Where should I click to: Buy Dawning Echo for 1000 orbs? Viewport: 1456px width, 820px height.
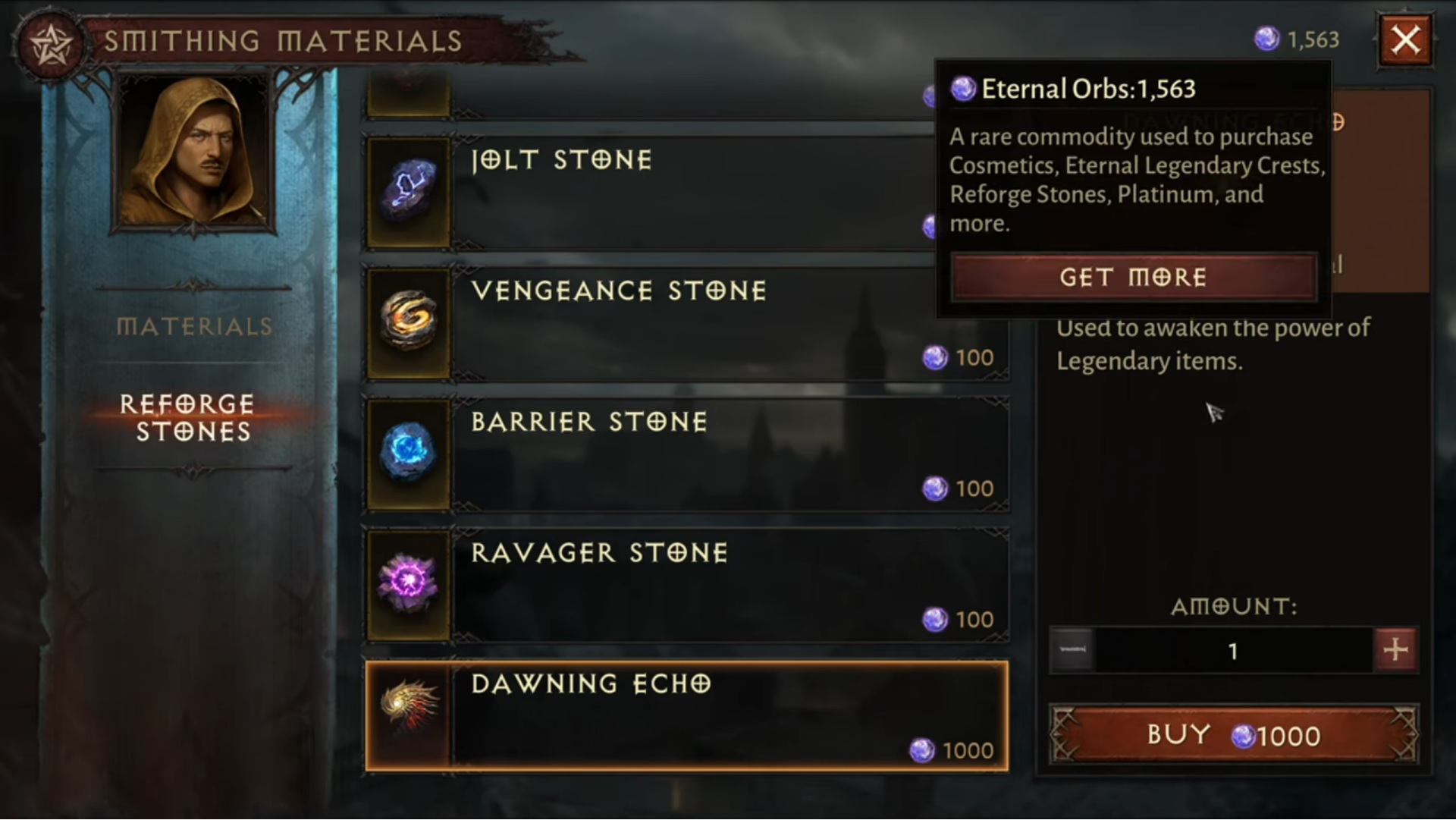1233,735
